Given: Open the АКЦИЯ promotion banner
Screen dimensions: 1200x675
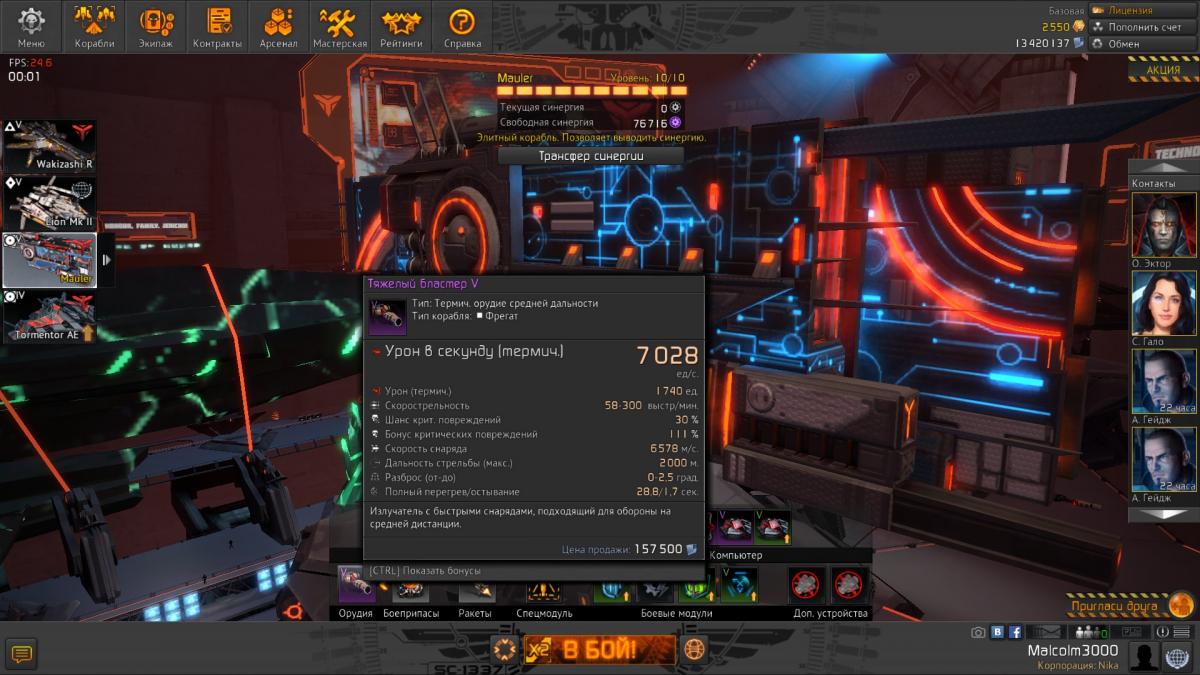Looking at the screenshot, I should 1164,70.
